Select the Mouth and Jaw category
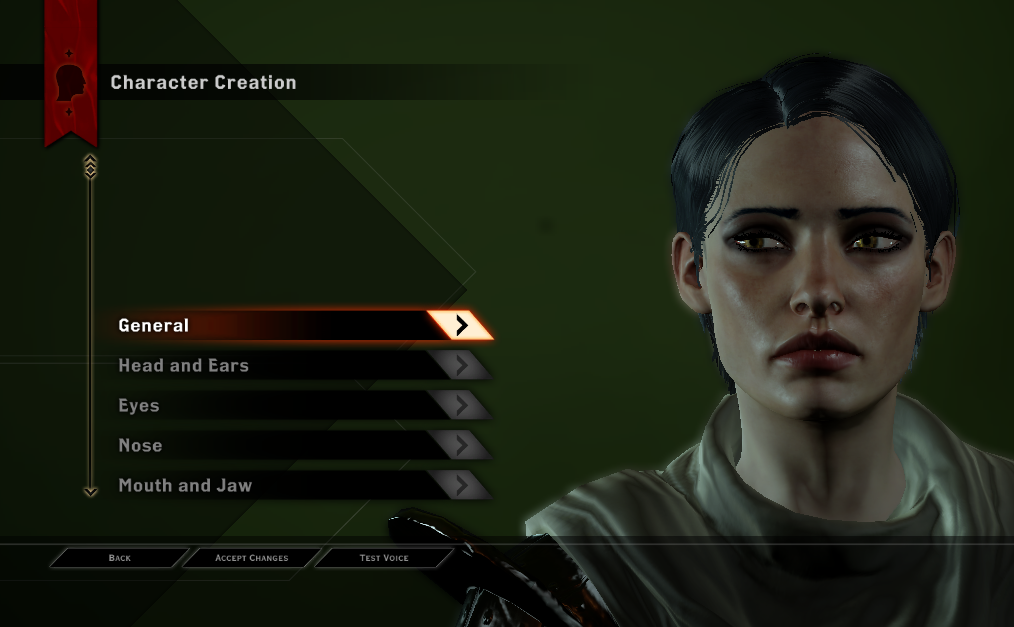Viewport: 1014px width, 627px height. 300,486
